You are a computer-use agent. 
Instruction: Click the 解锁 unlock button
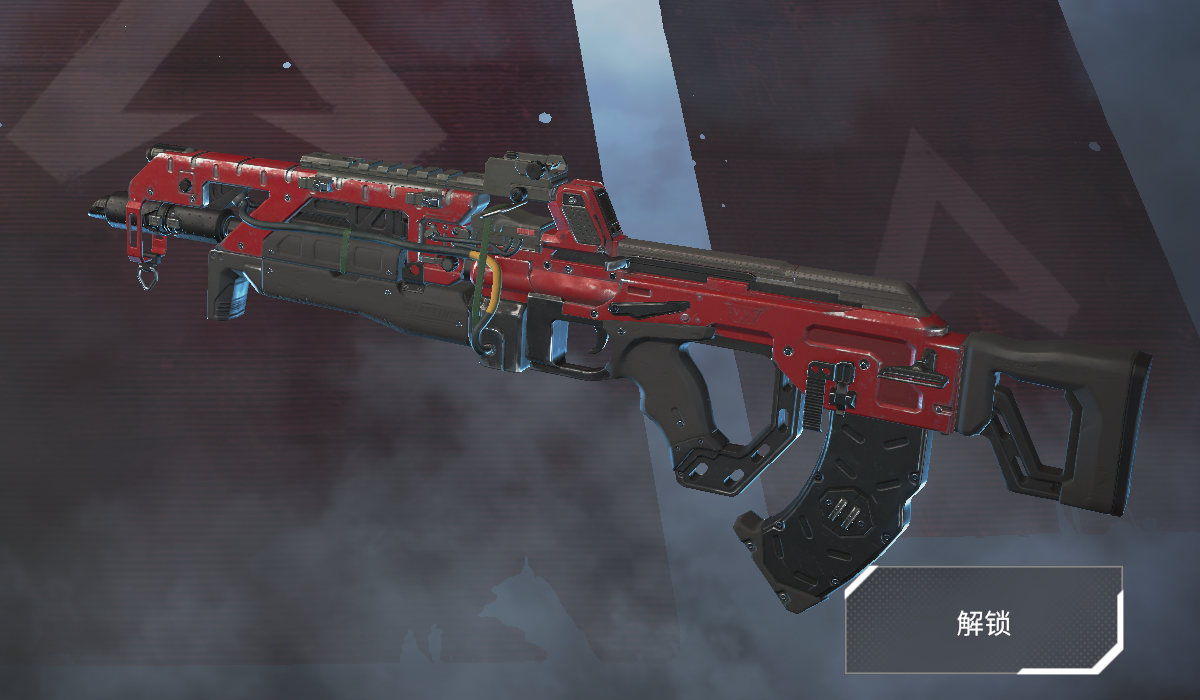[x=983, y=621]
